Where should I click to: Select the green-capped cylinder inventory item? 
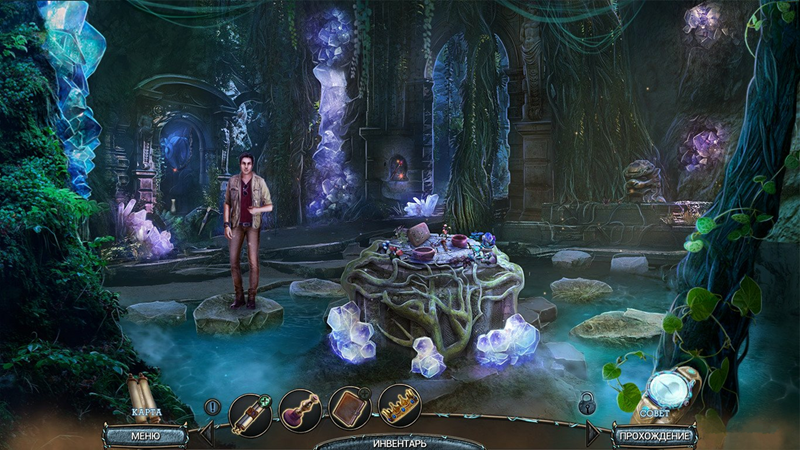click(x=250, y=411)
